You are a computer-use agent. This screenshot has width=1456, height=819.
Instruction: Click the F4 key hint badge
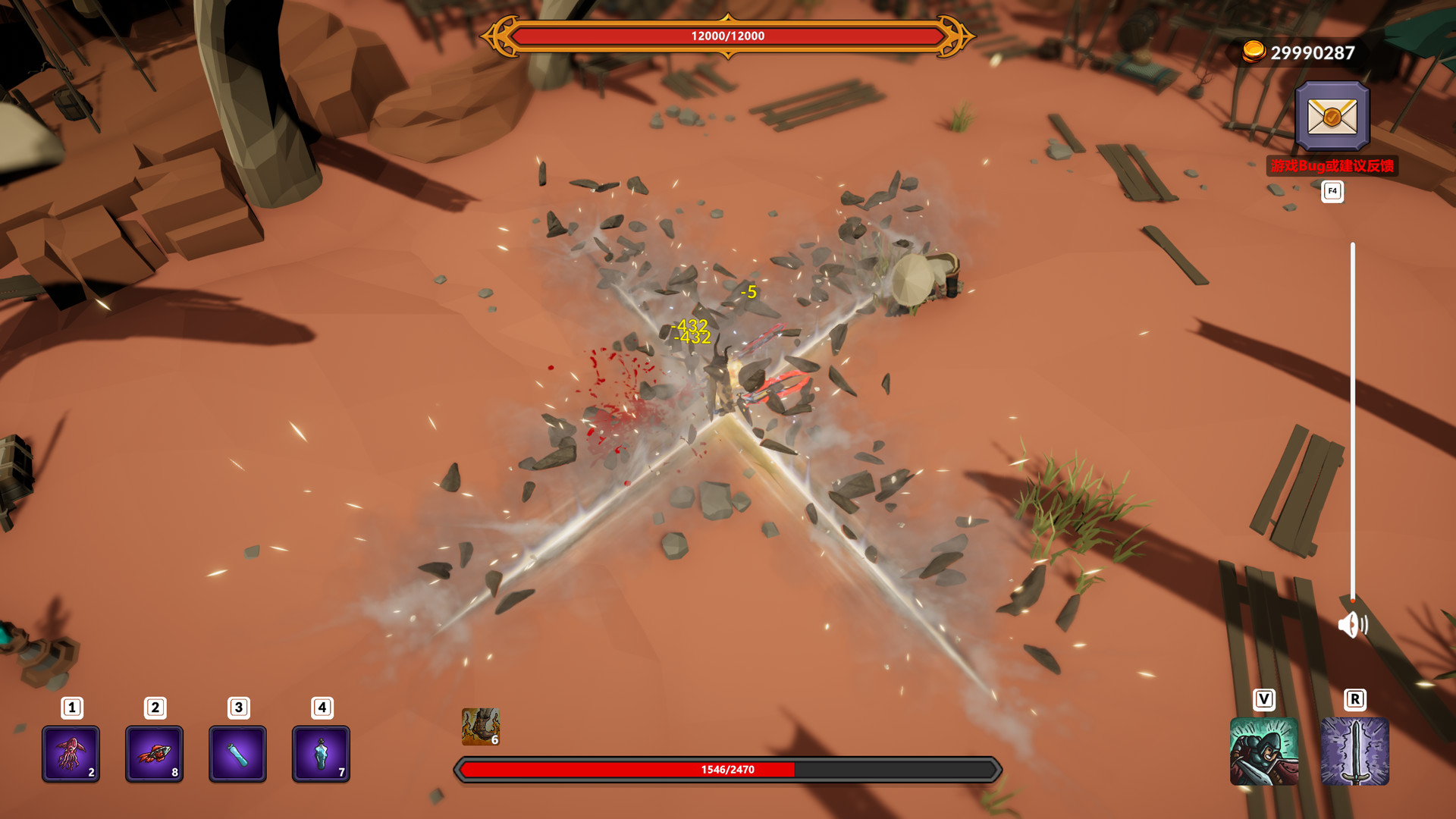point(1331,192)
